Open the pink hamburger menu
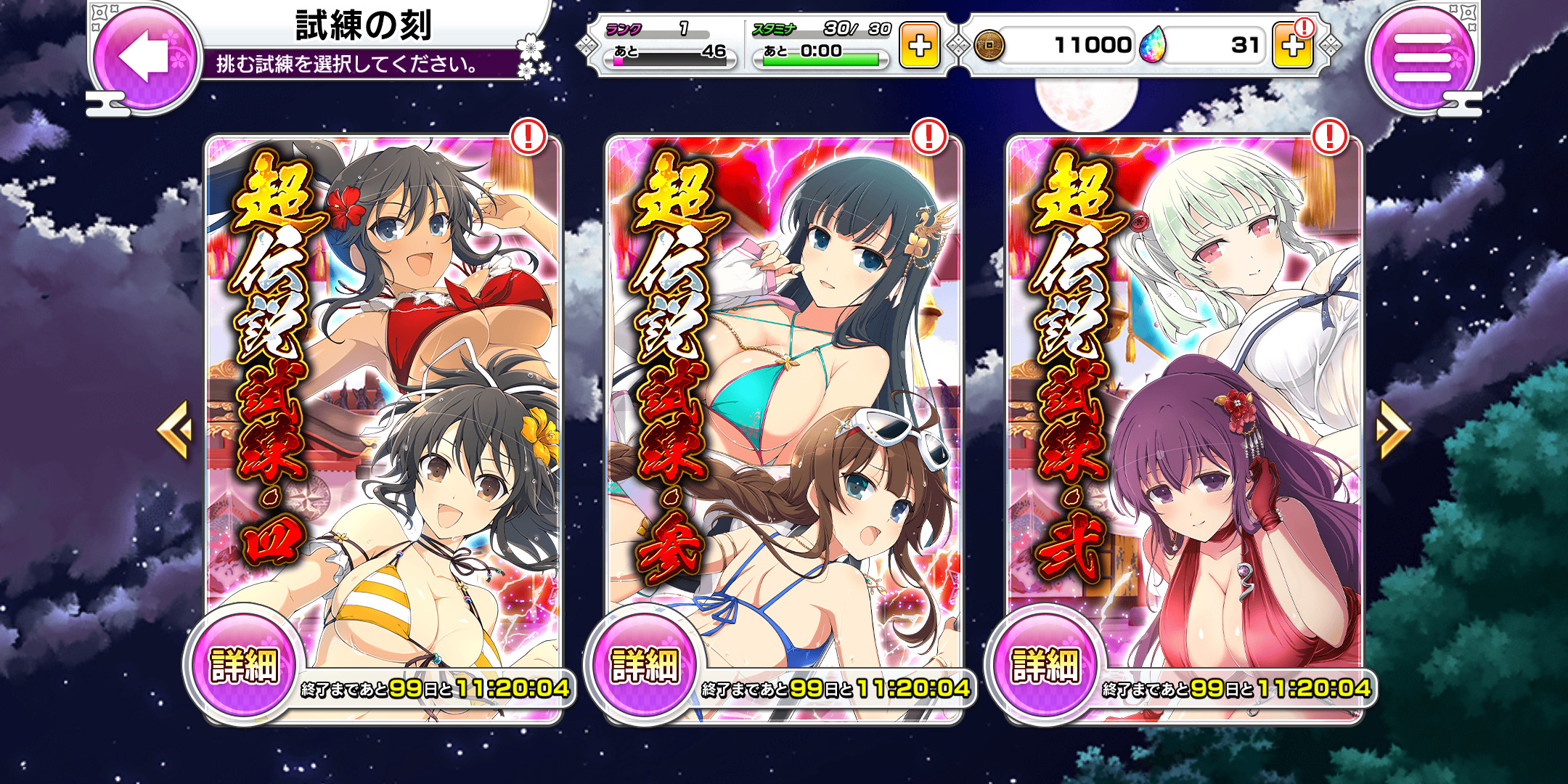 click(1421, 57)
